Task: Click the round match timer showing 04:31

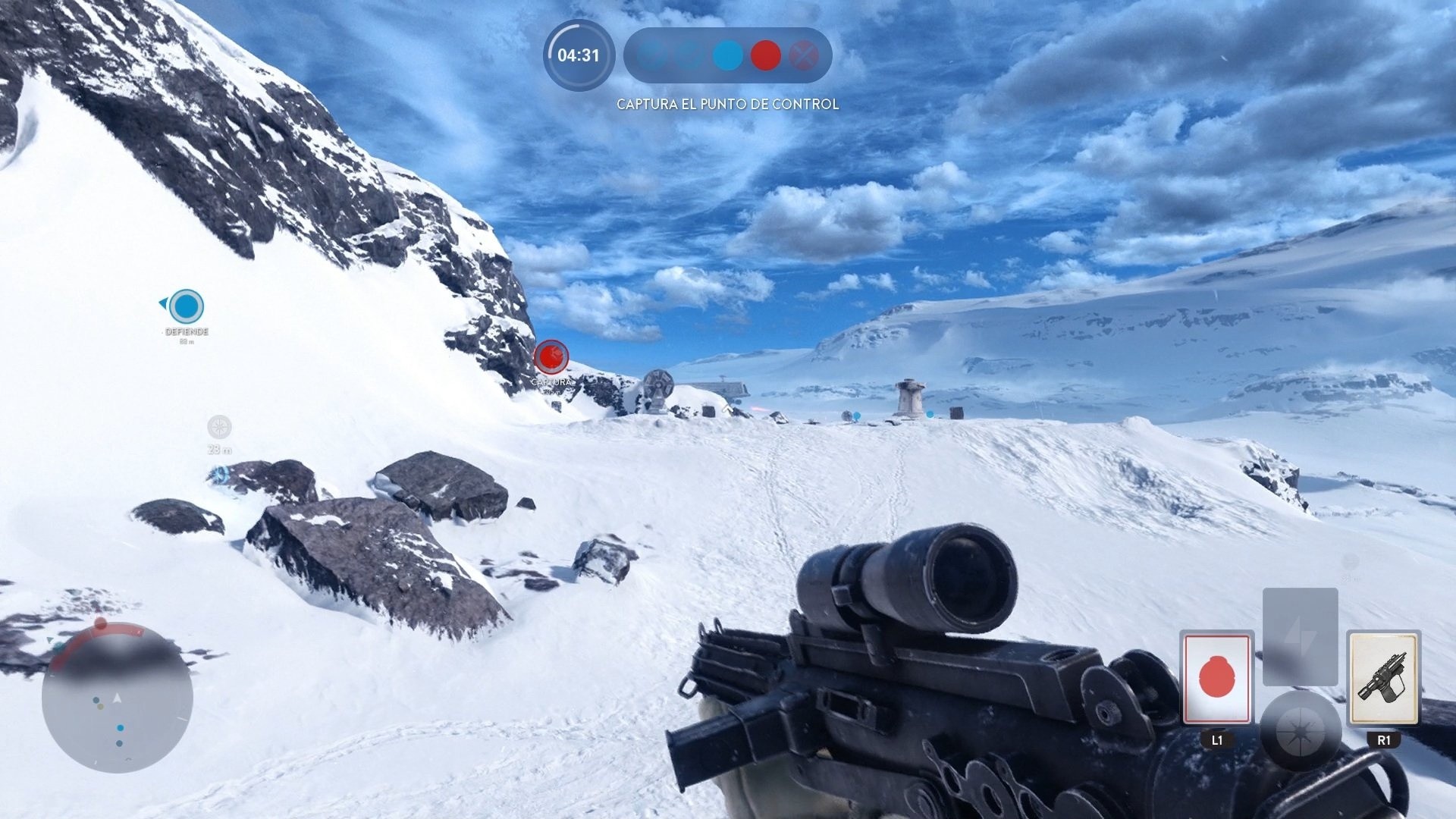Action: tap(579, 55)
